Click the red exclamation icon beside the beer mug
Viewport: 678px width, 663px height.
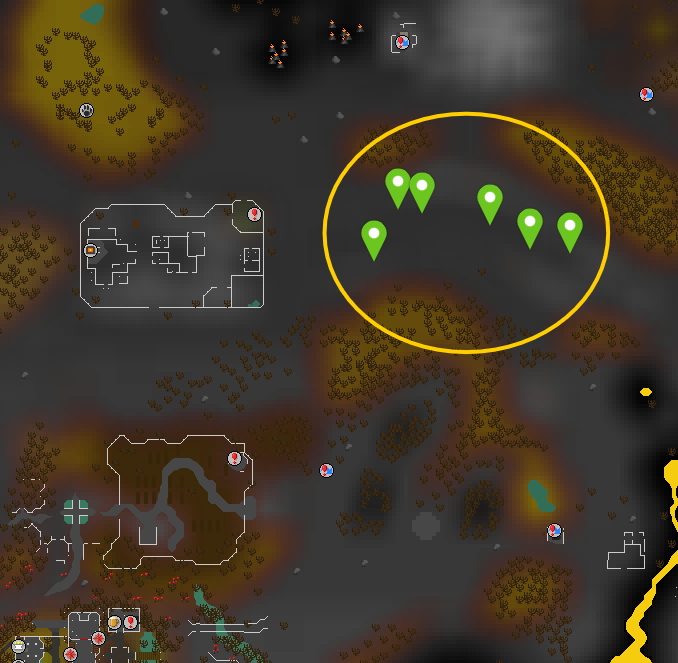click(x=130, y=622)
